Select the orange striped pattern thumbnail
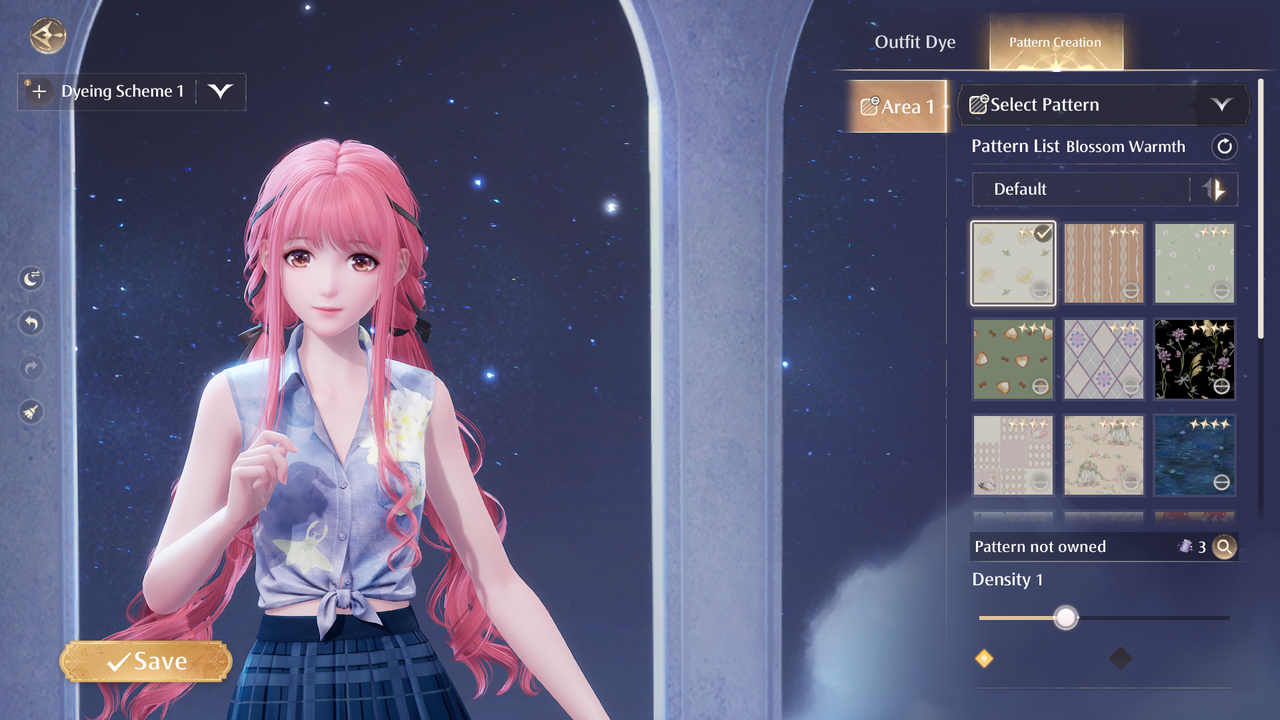Viewport: 1280px width, 720px height. coord(1104,263)
